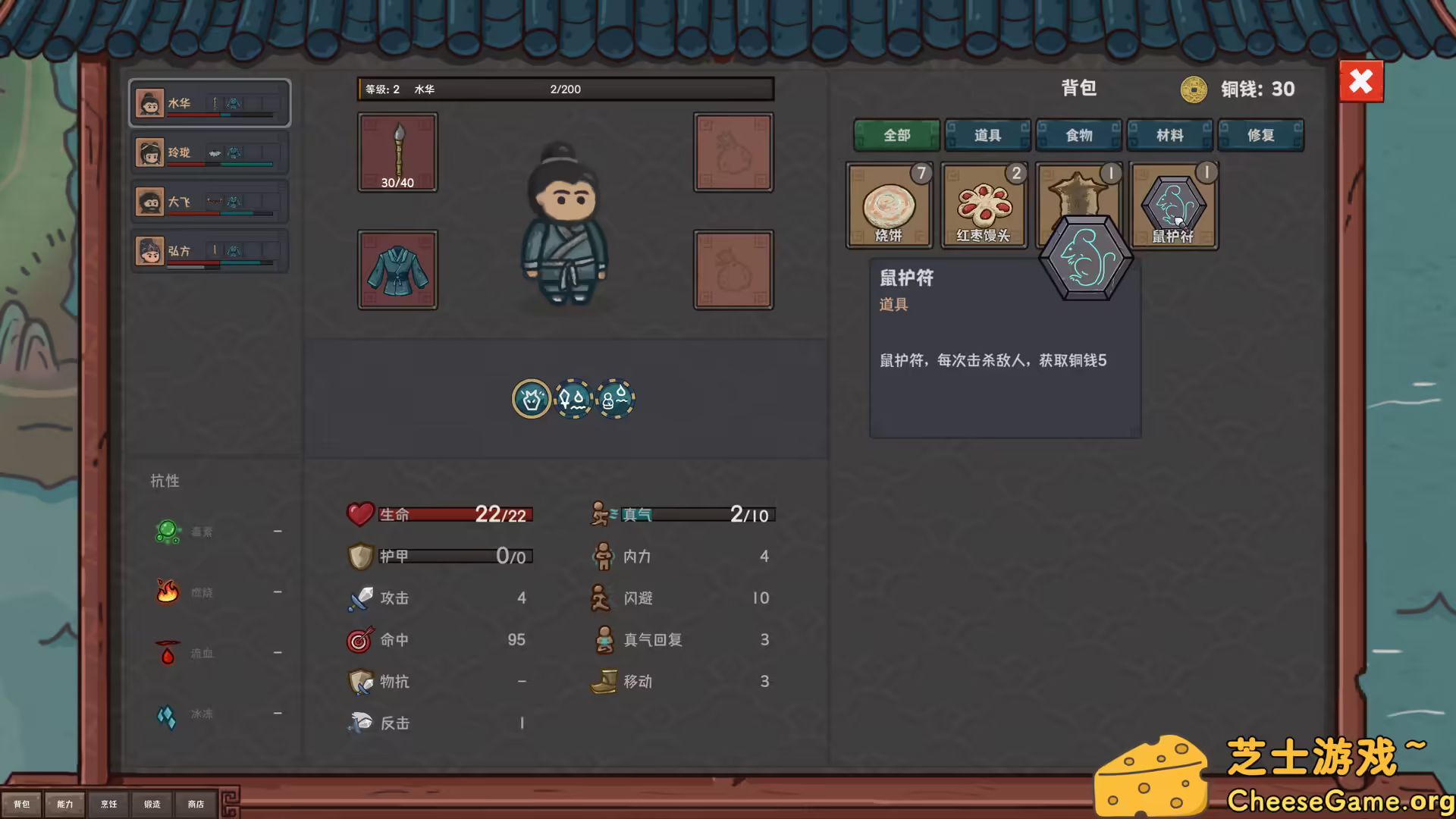Click the sword icon next to 攻击

point(359,598)
